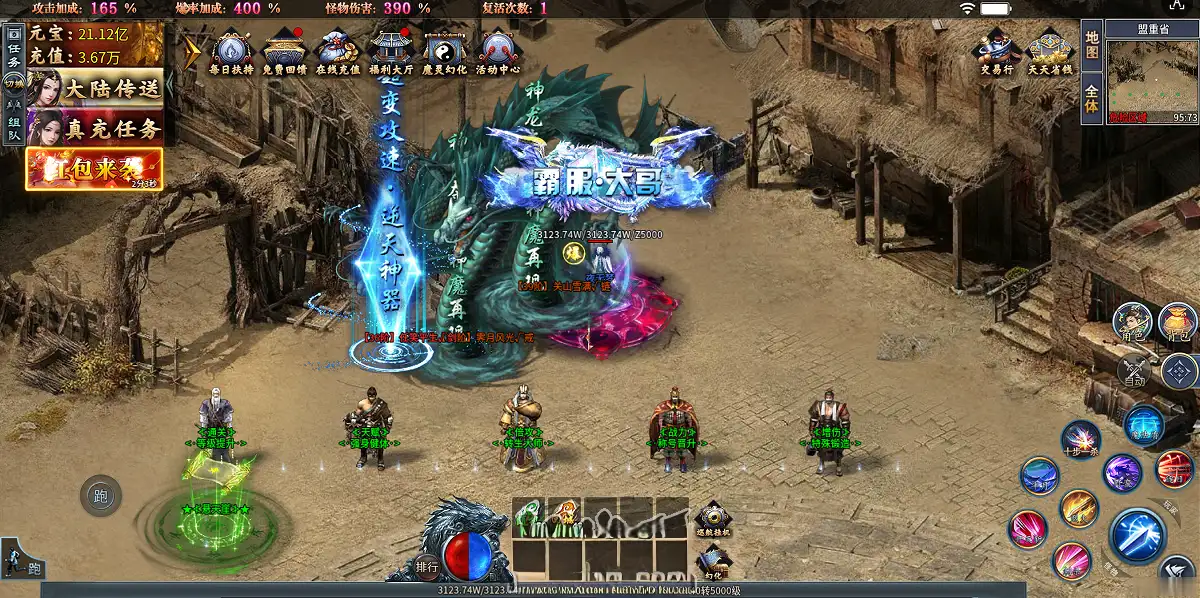Viewport: 1200px width, 598px height.
Task: Claim the 红包来袭 red envelope event
Action: 93,168
